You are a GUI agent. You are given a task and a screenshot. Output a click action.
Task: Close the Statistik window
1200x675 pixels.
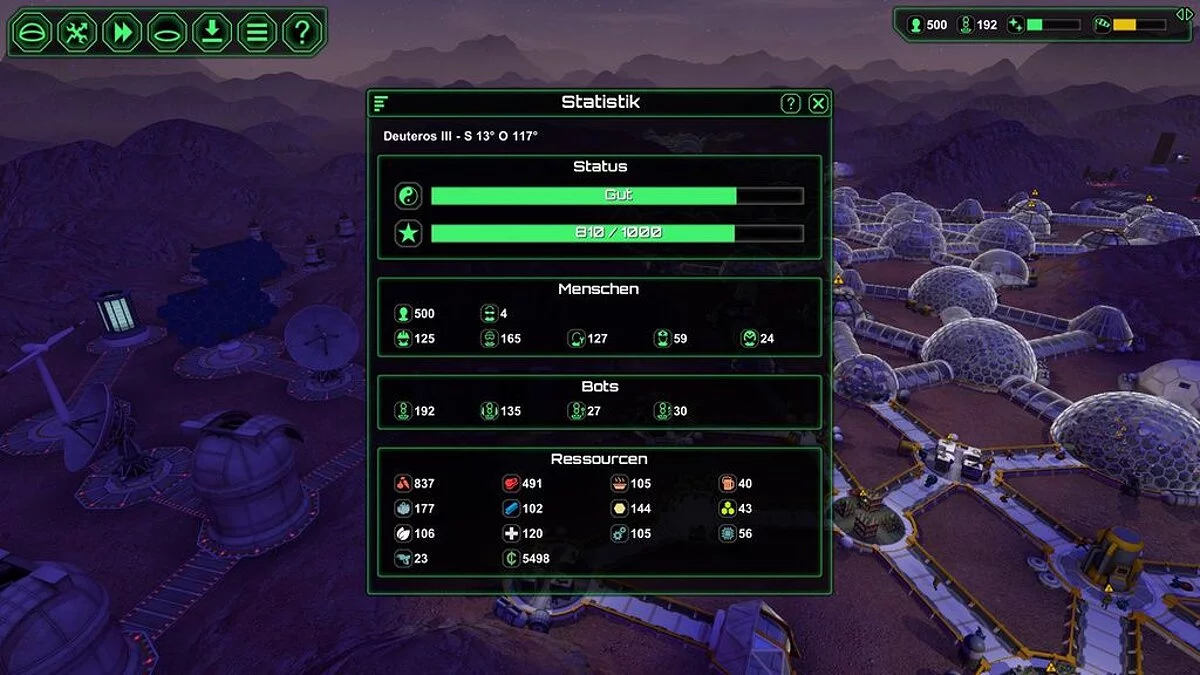click(x=818, y=103)
